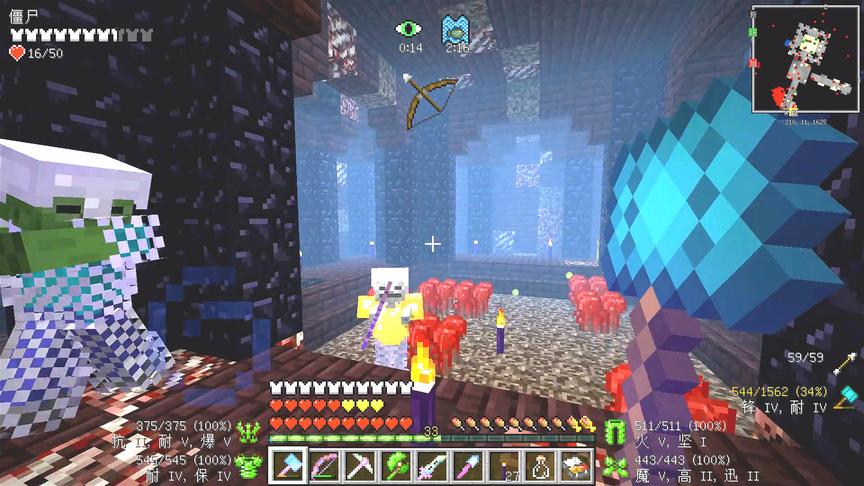Click the minimap in the corner

click(803, 58)
